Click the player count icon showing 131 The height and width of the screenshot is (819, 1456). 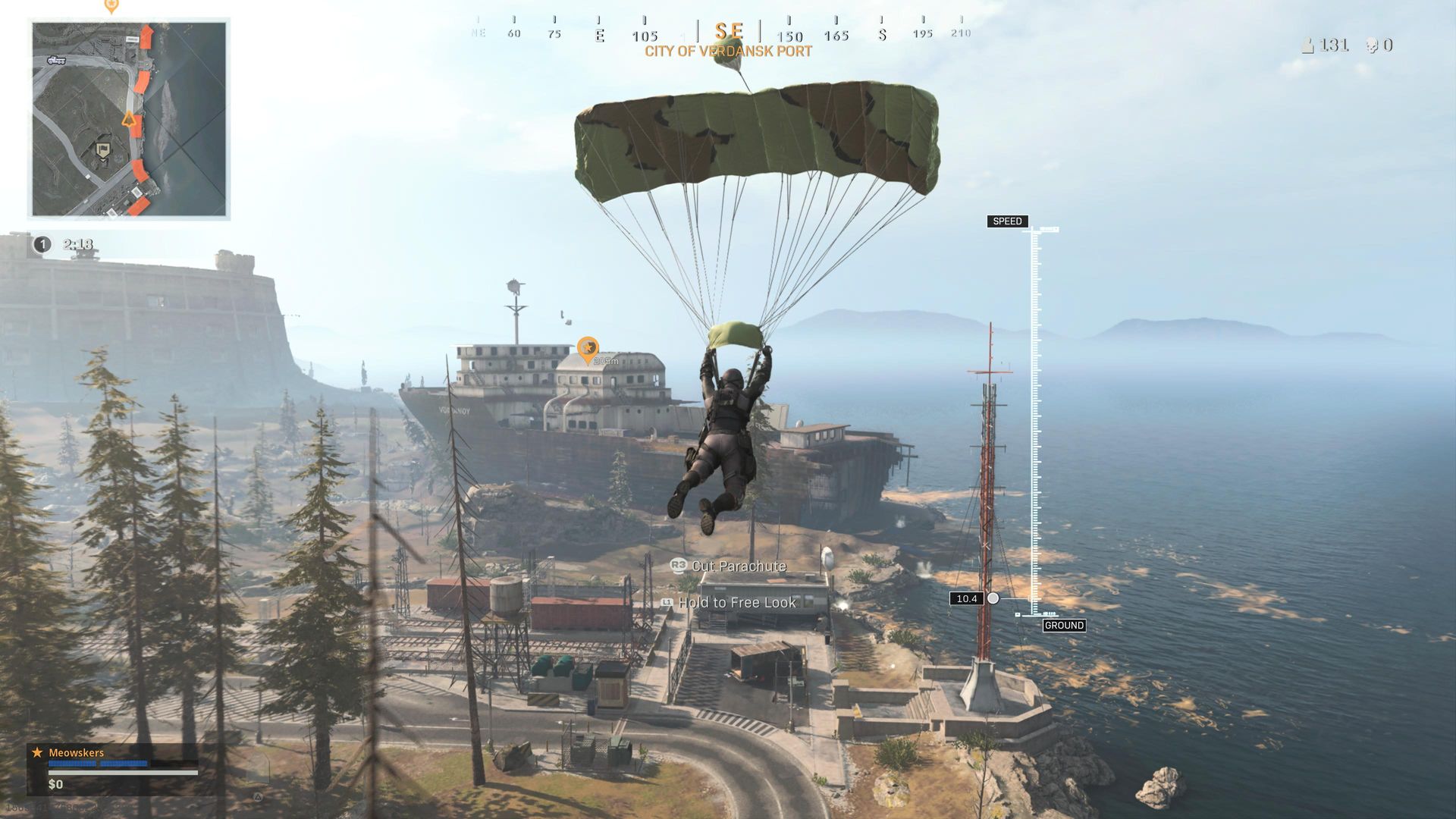point(1309,45)
